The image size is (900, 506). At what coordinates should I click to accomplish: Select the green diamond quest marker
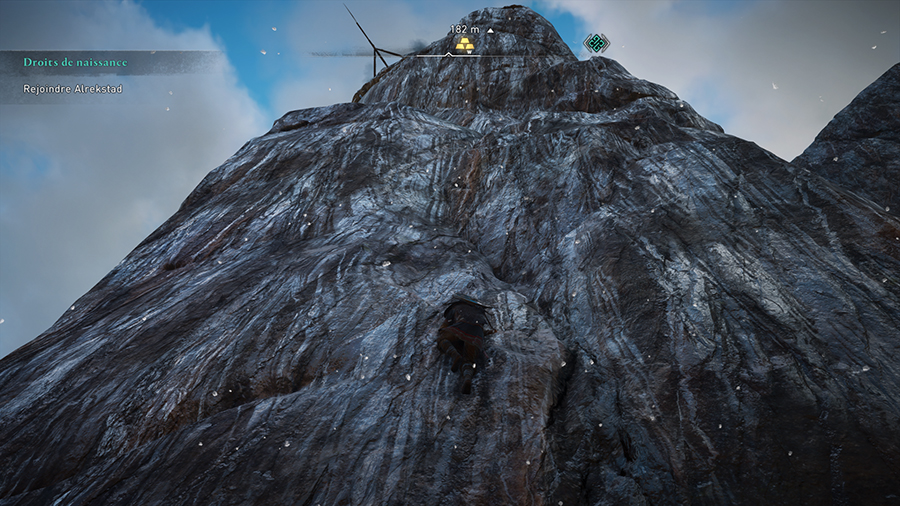pos(596,43)
